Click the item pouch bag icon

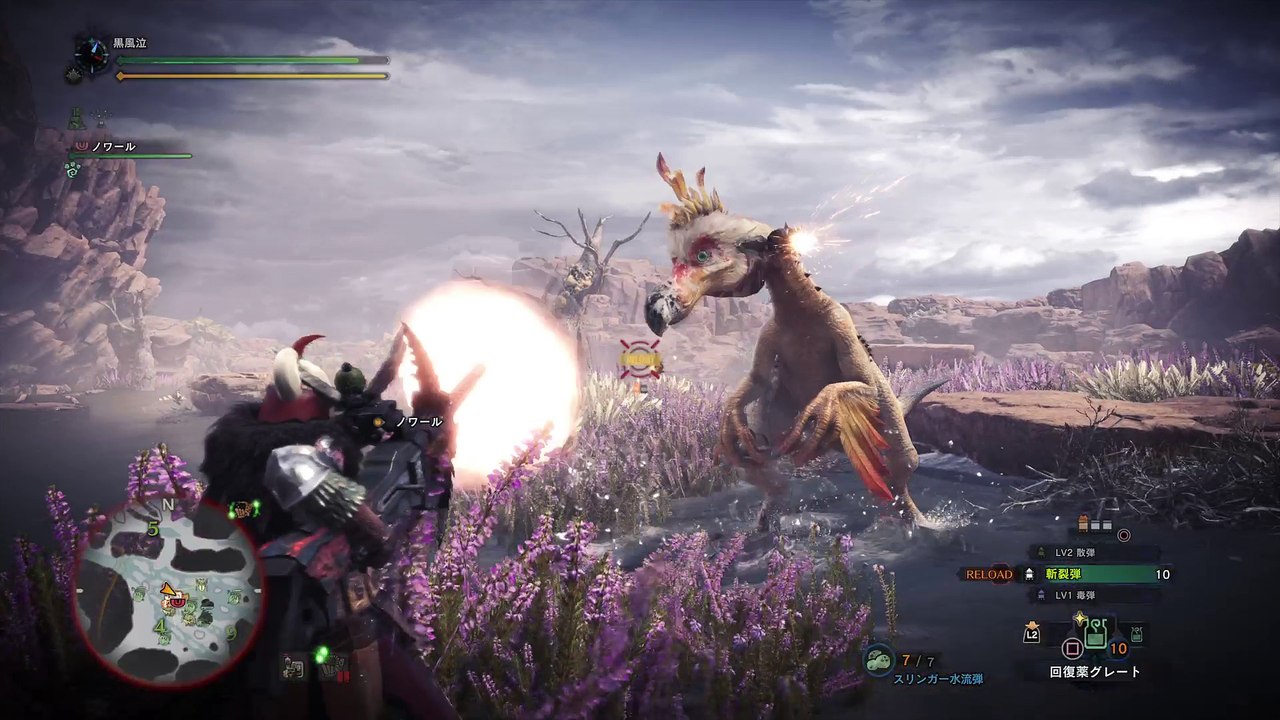pyautogui.click(x=1031, y=632)
